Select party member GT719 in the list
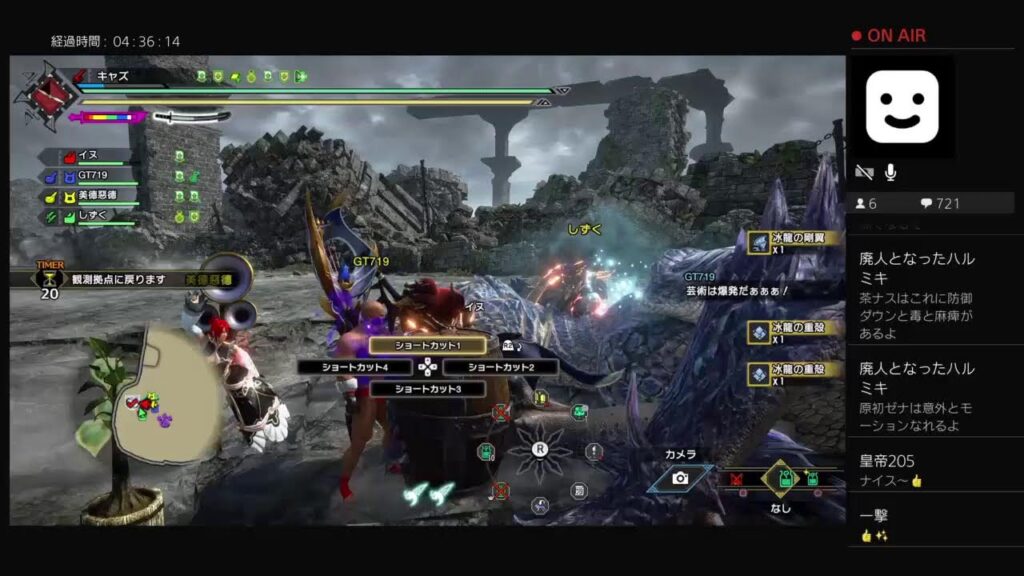The width and height of the screenshot is (1024, 576). 90,176
